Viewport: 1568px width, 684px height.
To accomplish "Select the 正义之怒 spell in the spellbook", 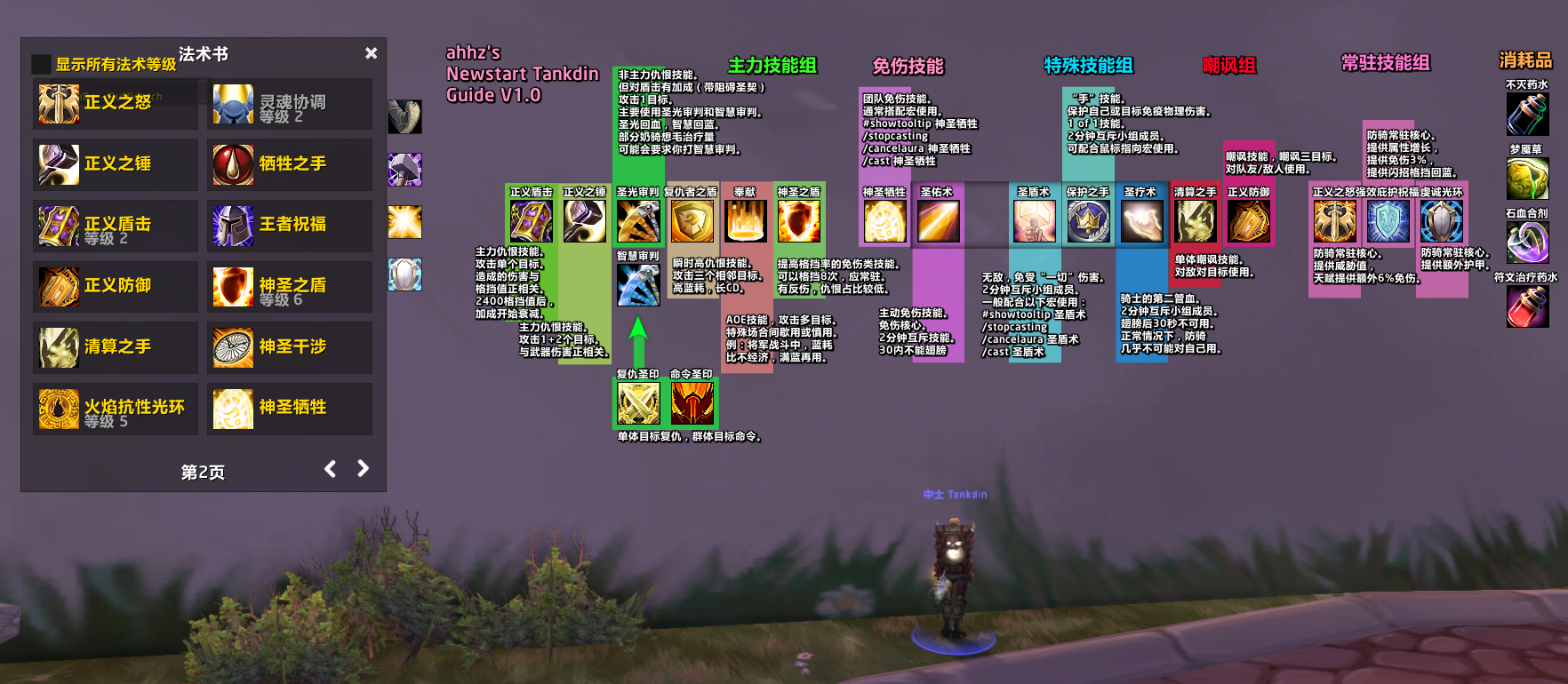I will coord(59,104).
